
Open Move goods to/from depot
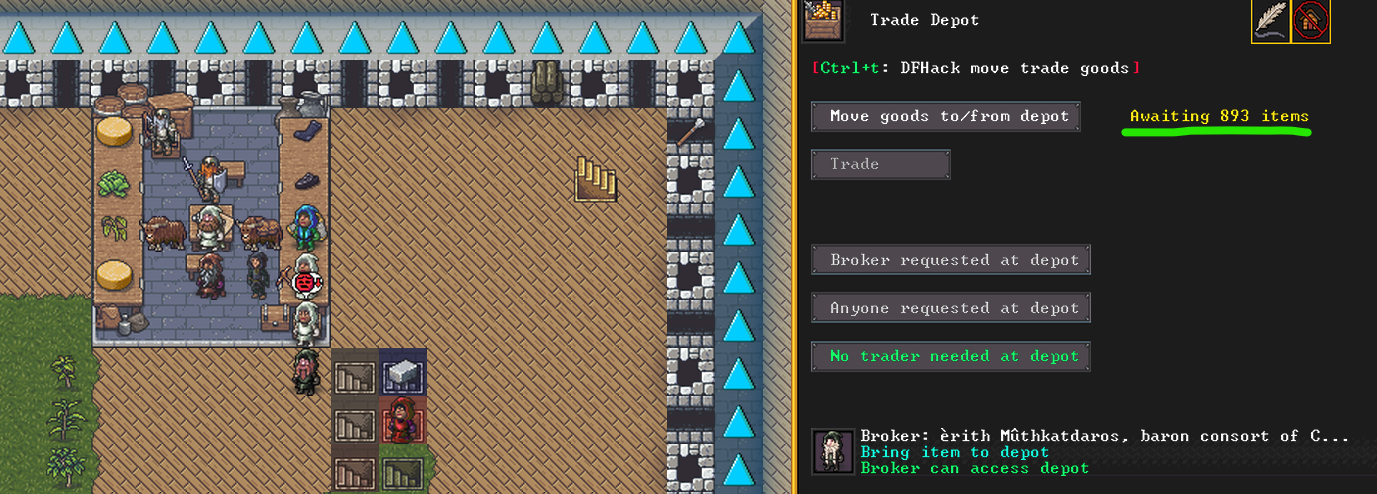coord(946,116)
